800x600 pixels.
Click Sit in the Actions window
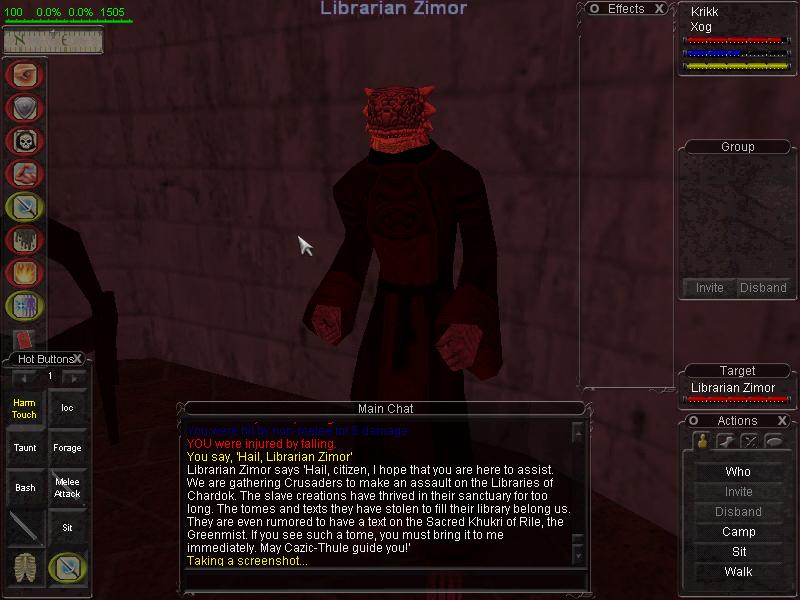pyautogui.click(x=738, y=552)
